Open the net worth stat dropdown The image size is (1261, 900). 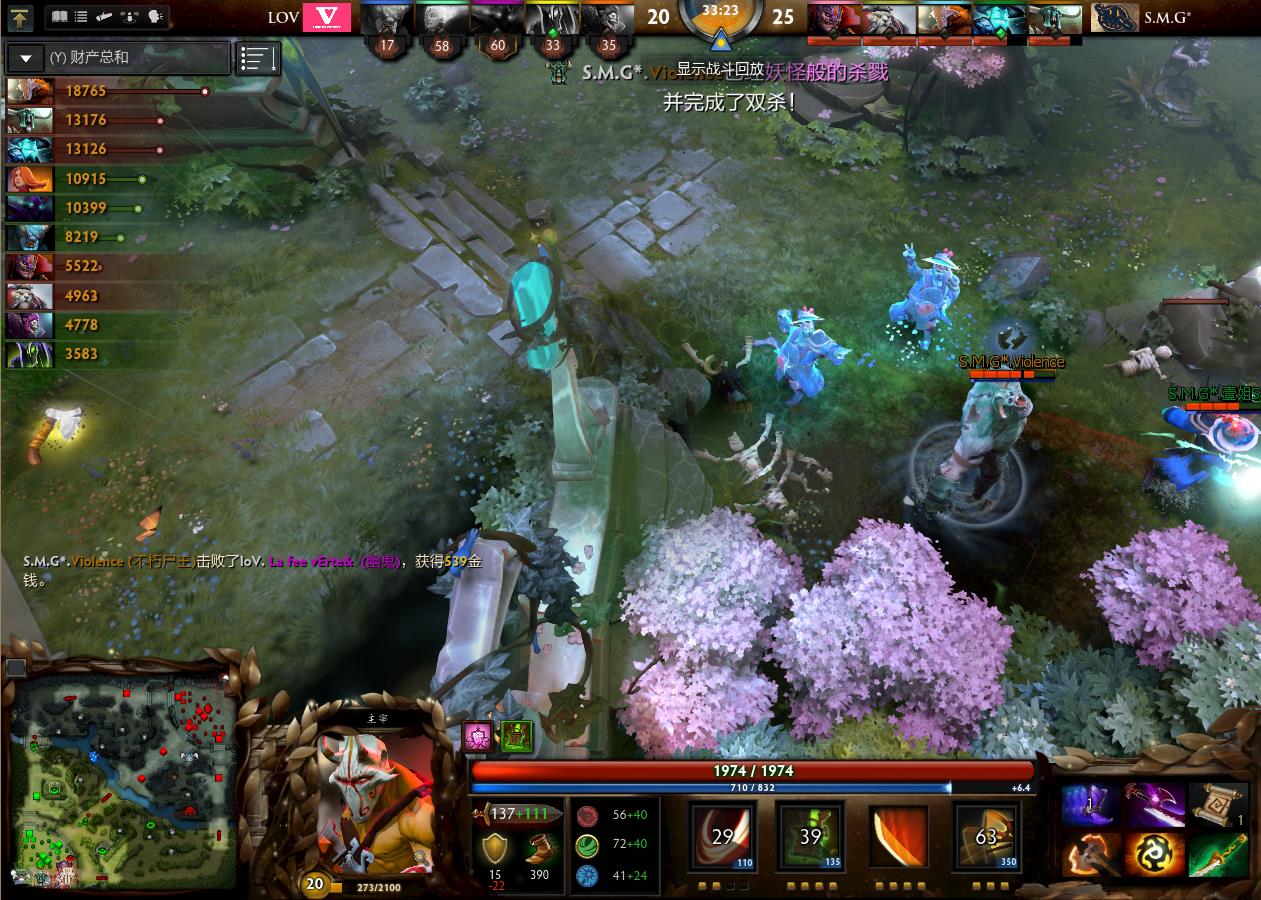click(26, 58)
